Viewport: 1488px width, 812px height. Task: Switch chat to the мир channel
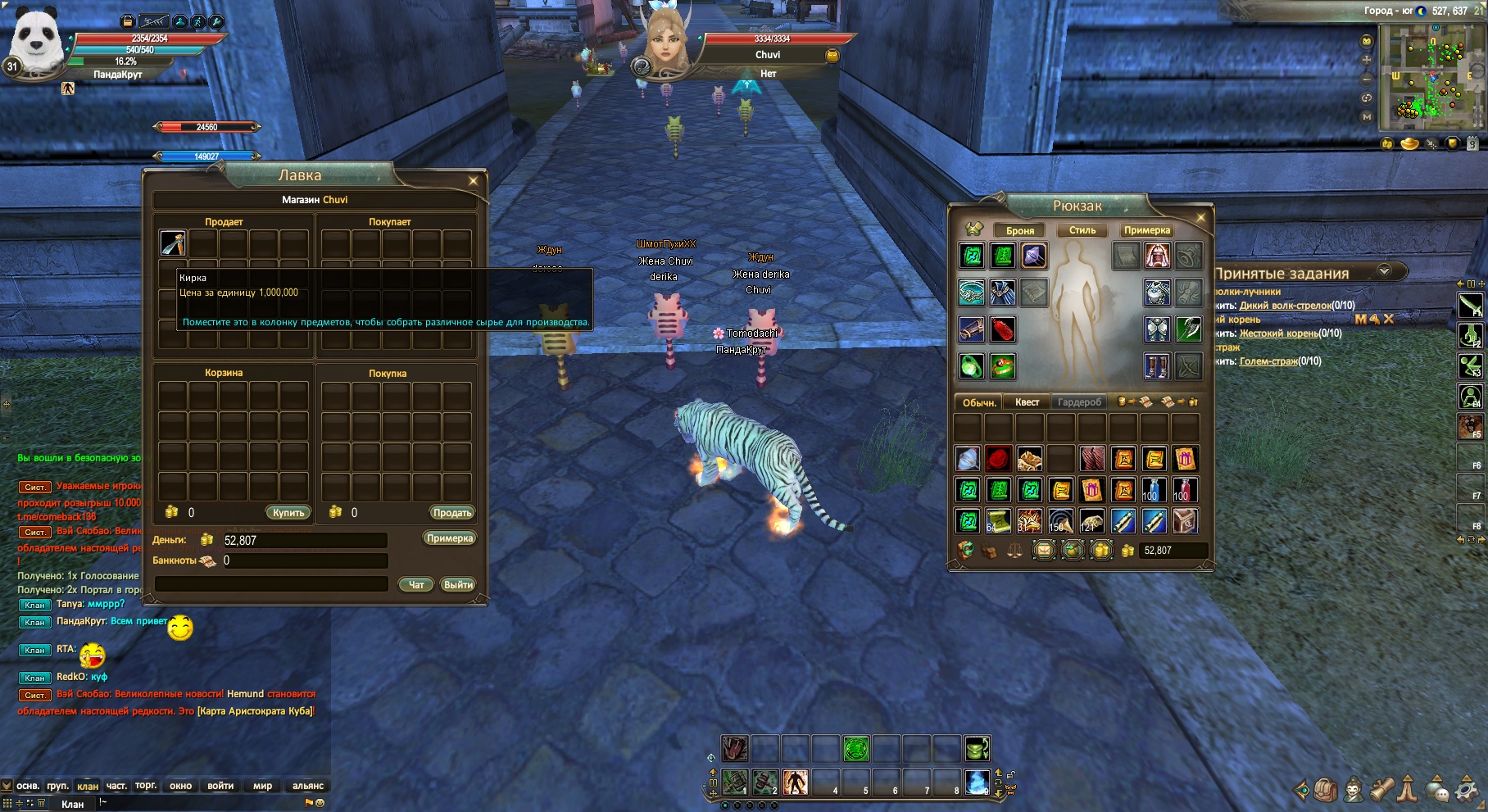coord(262,786)
